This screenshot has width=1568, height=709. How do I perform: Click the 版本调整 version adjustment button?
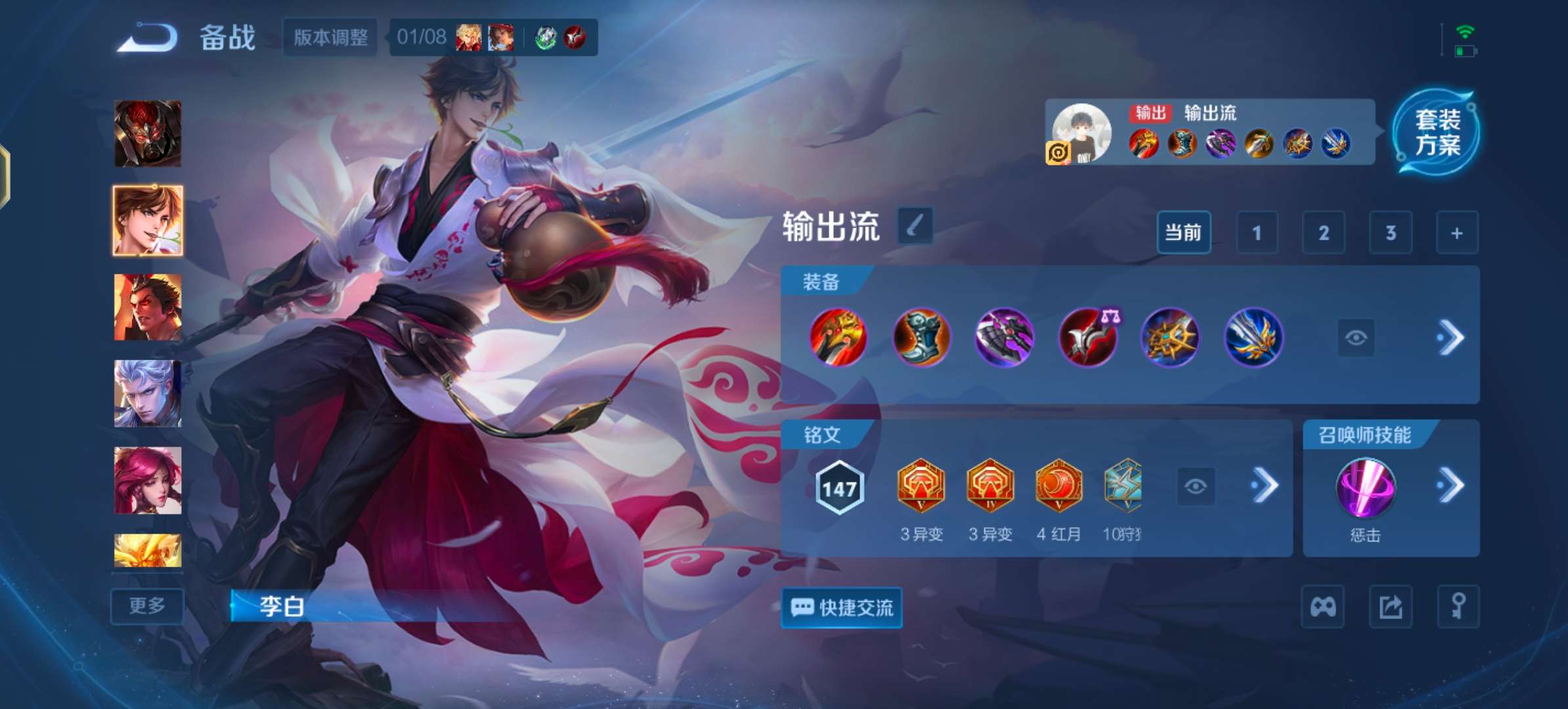pos(330,37)
